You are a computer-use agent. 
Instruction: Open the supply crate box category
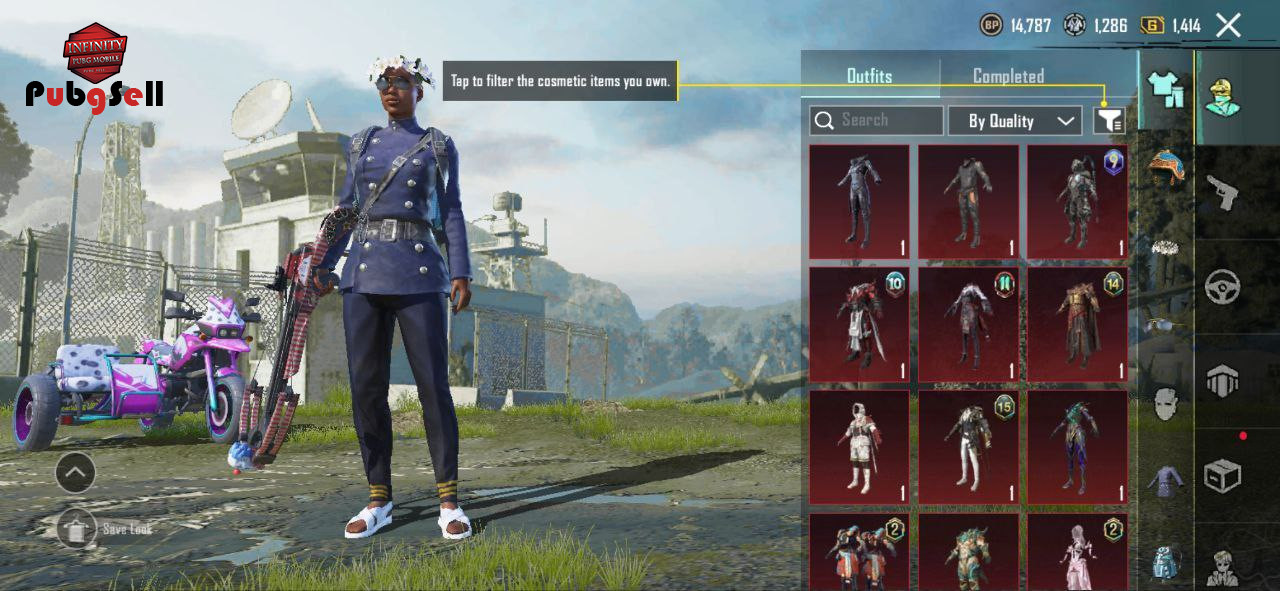1222,476
